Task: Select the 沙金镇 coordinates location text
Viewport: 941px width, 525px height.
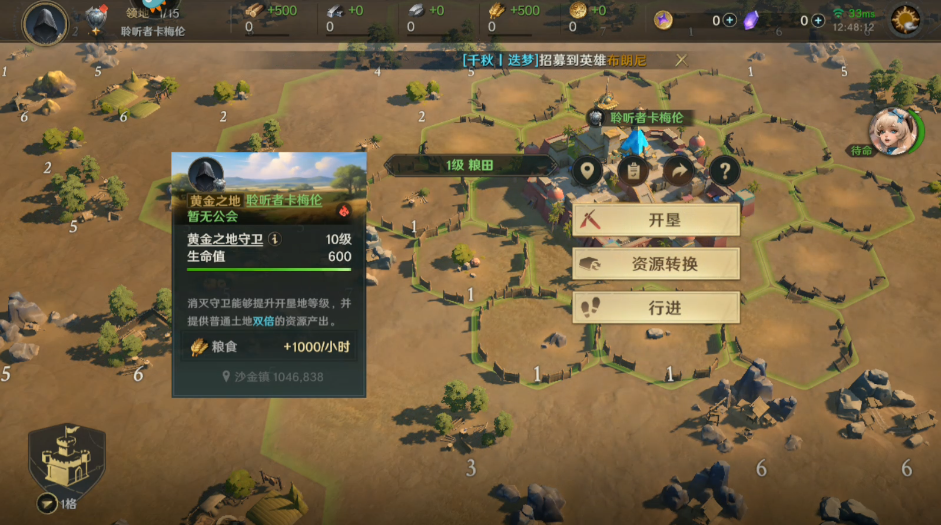Action: [273, 377]
